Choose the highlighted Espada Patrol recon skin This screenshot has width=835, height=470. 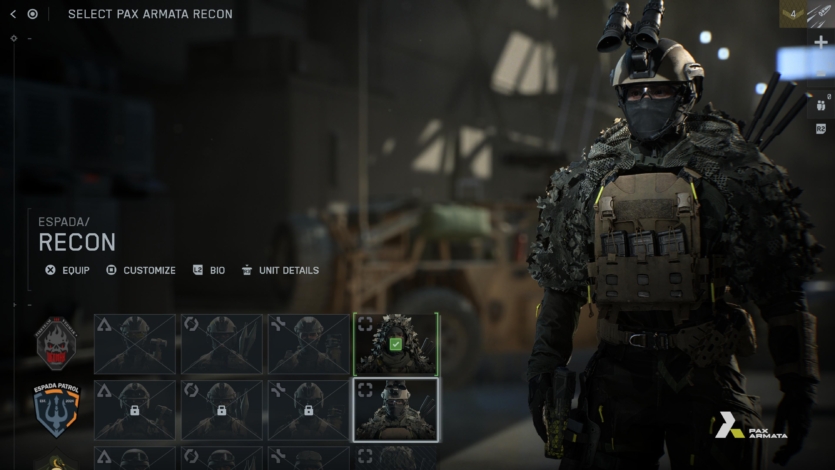[x=396, y=410]
